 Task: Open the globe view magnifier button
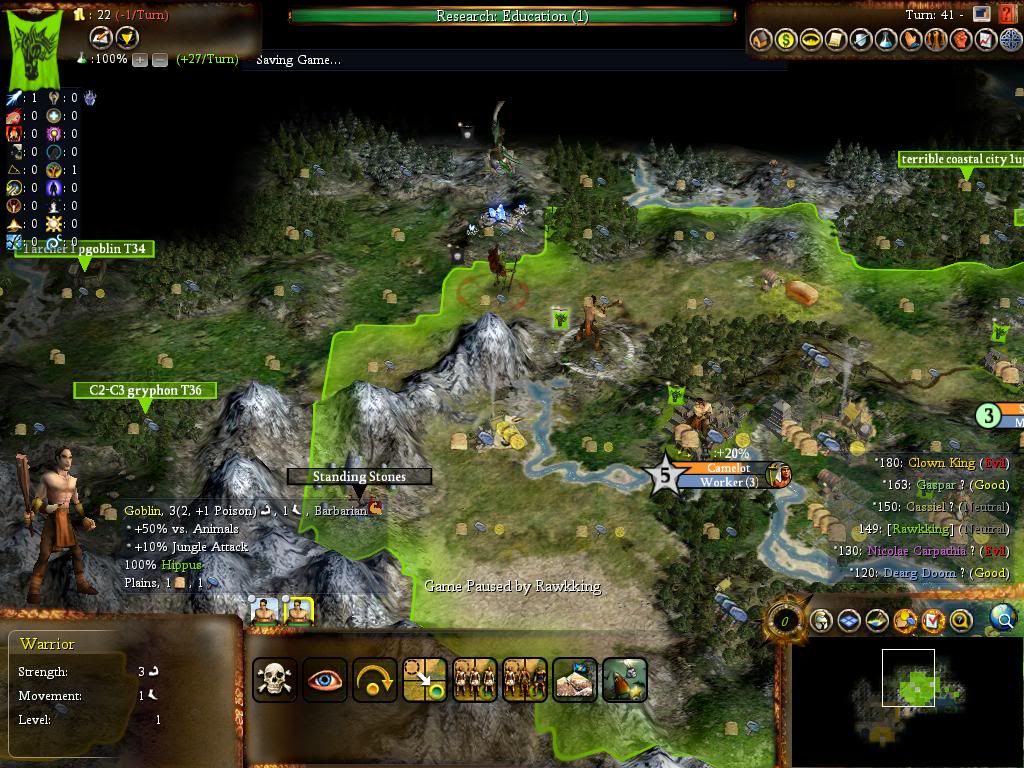coord(1003,619)
